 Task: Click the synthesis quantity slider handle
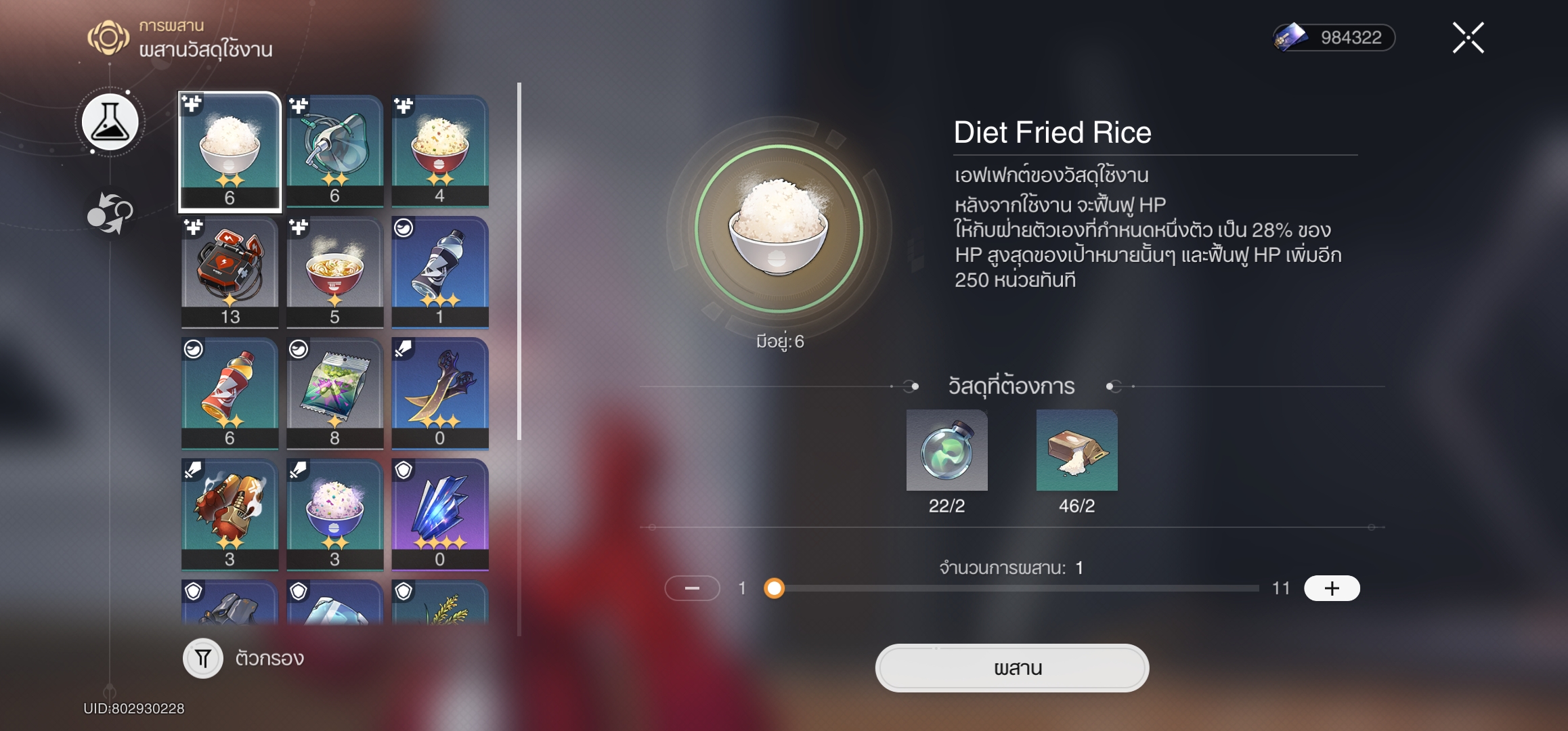pos(775,588)
